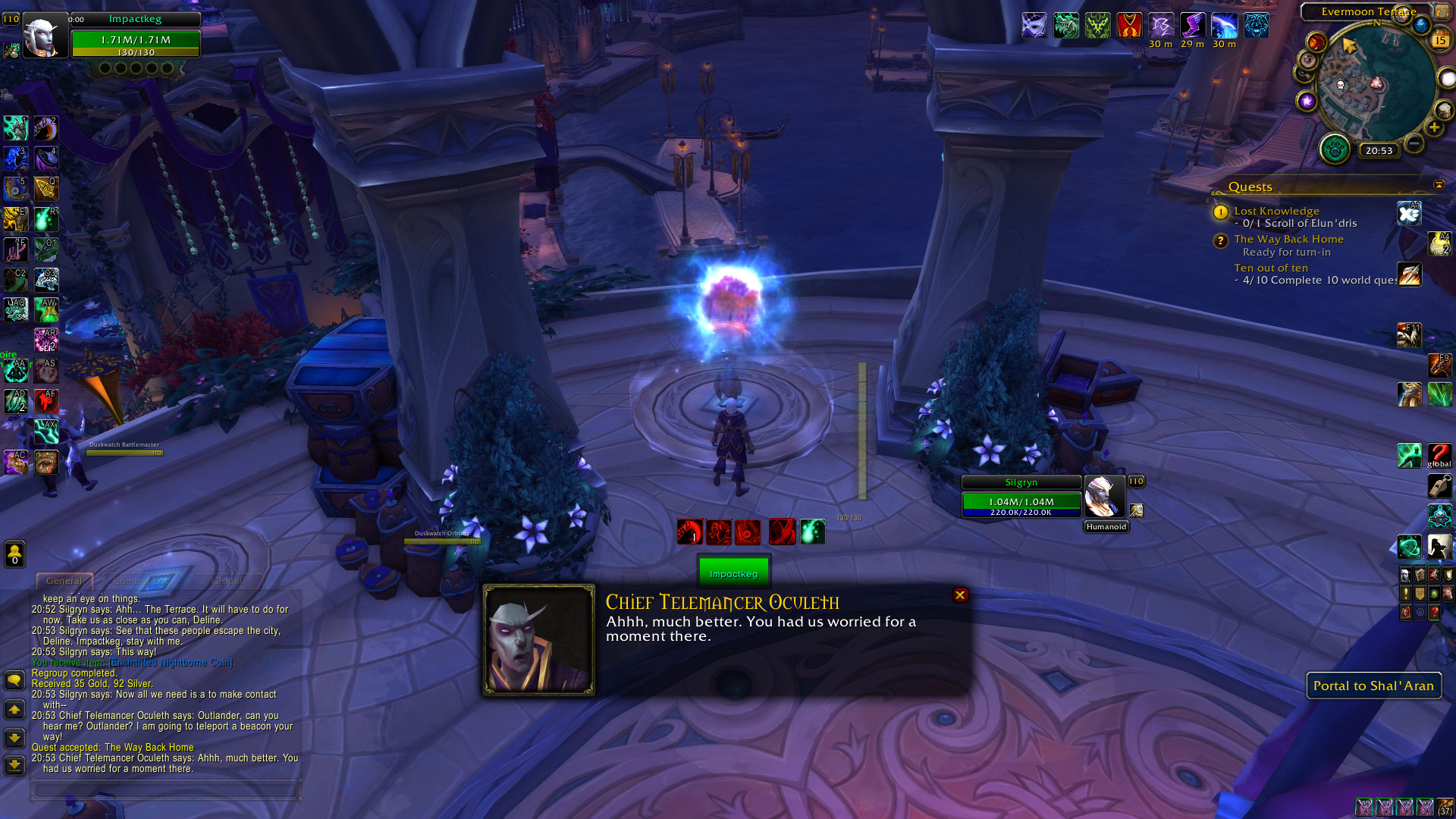
Task: Open the calendar showing day 15
Action: point(1440,40)
